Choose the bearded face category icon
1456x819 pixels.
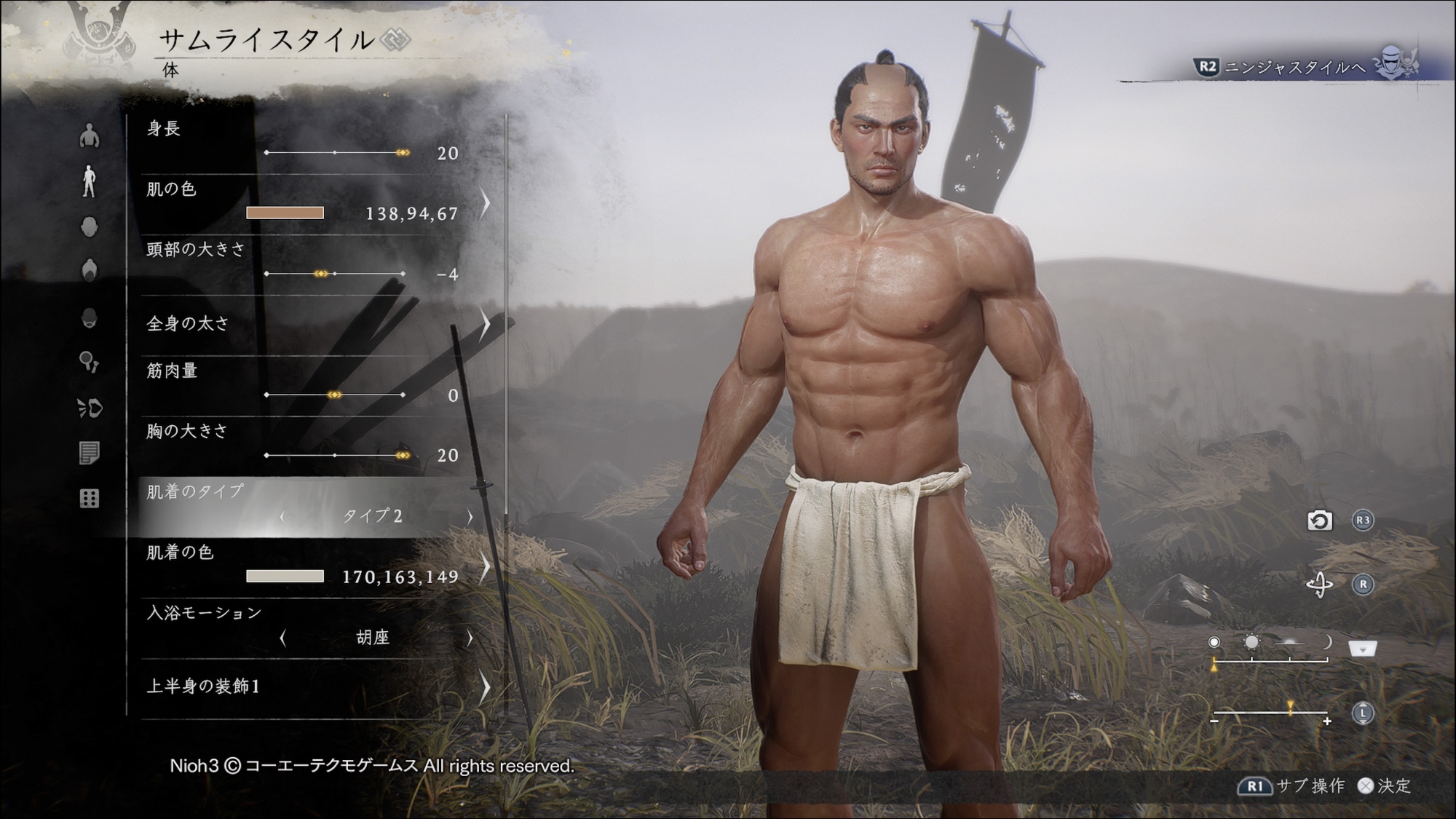(89, 318)
